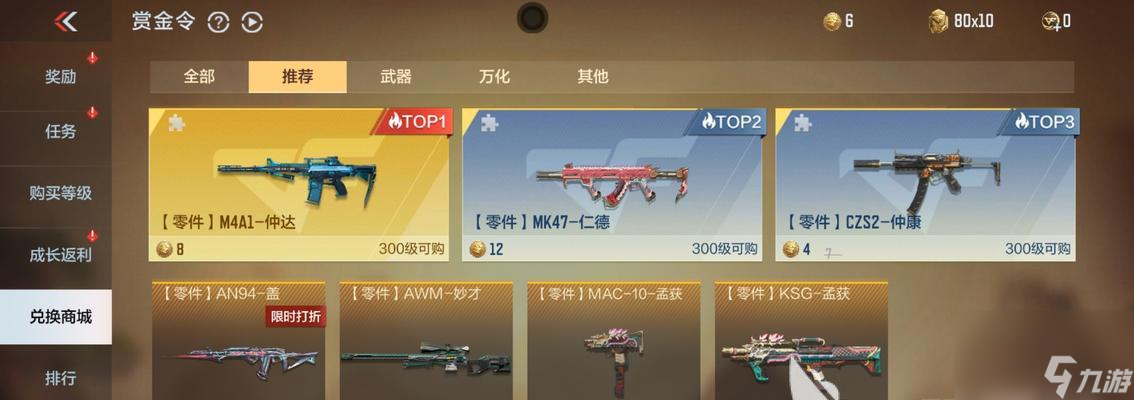Viewport: 1134px width, 400px height.
Task: Choose the 其他 category tab
Action: 592,76
